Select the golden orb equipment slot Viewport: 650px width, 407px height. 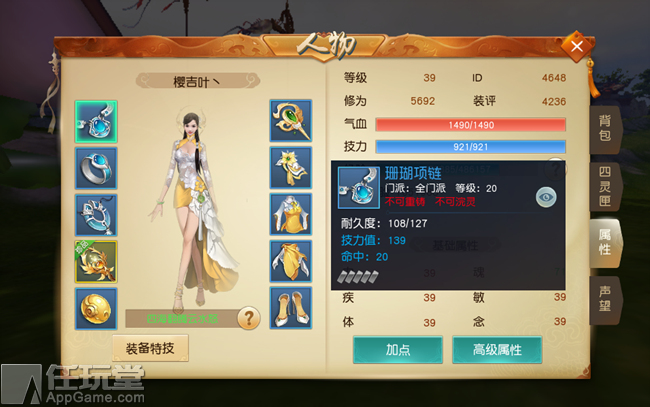click(x=96, y=308)
